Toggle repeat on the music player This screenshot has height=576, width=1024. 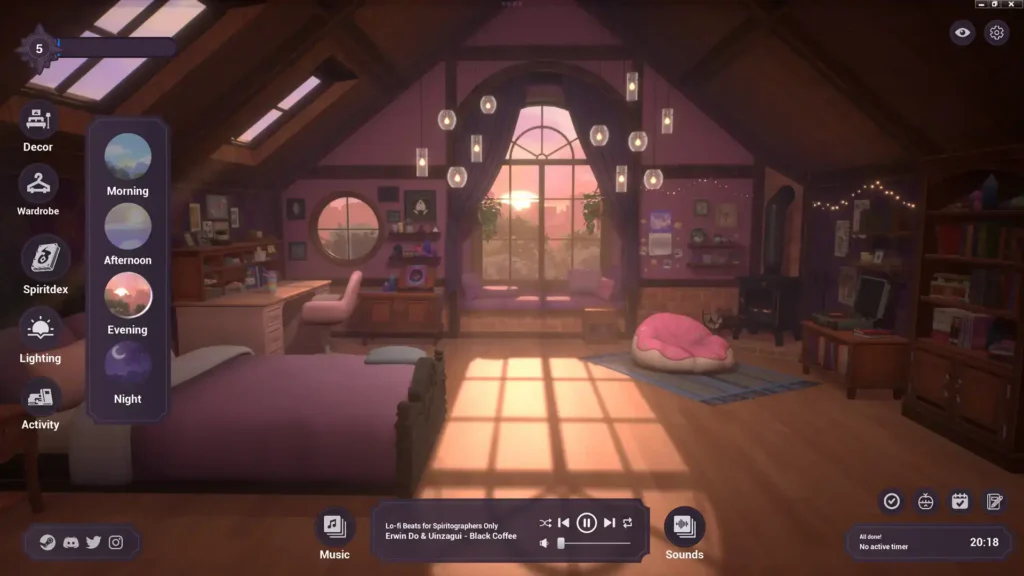628,522
